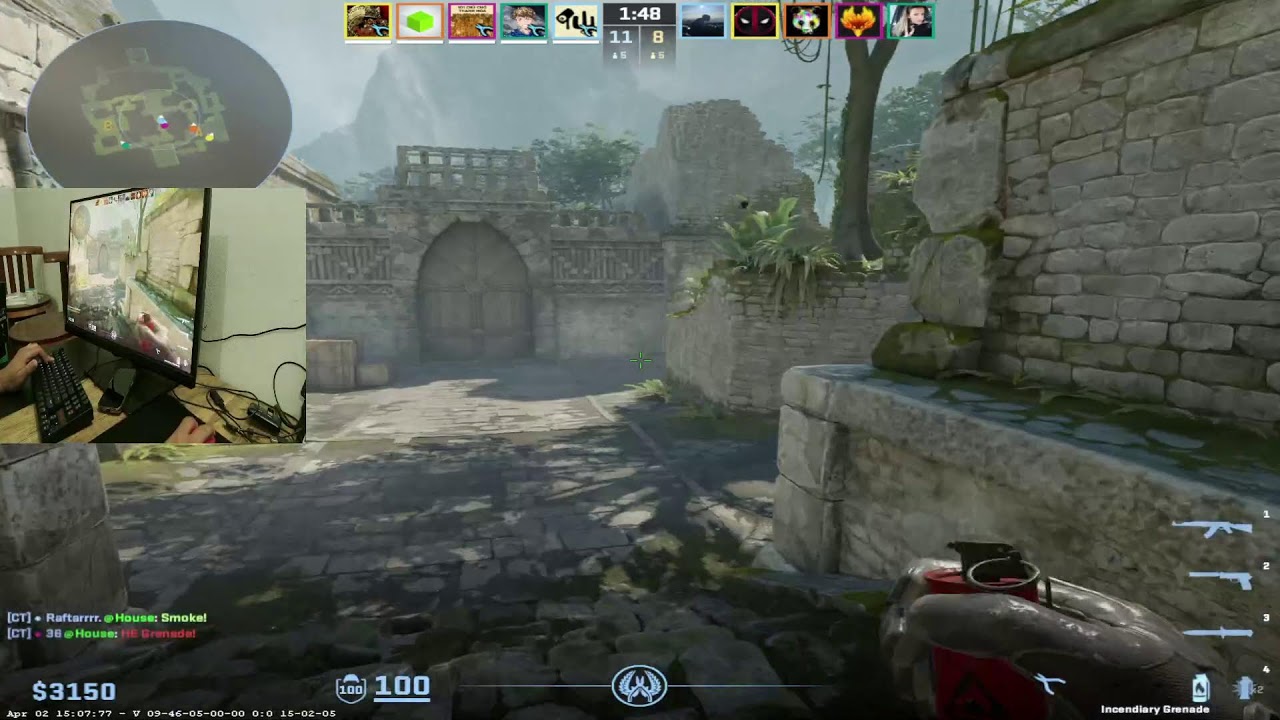Select the flaming phoenix player avatar
Image resolution: width=1280 pixels, height=720 pixels.
pos(858,21)
